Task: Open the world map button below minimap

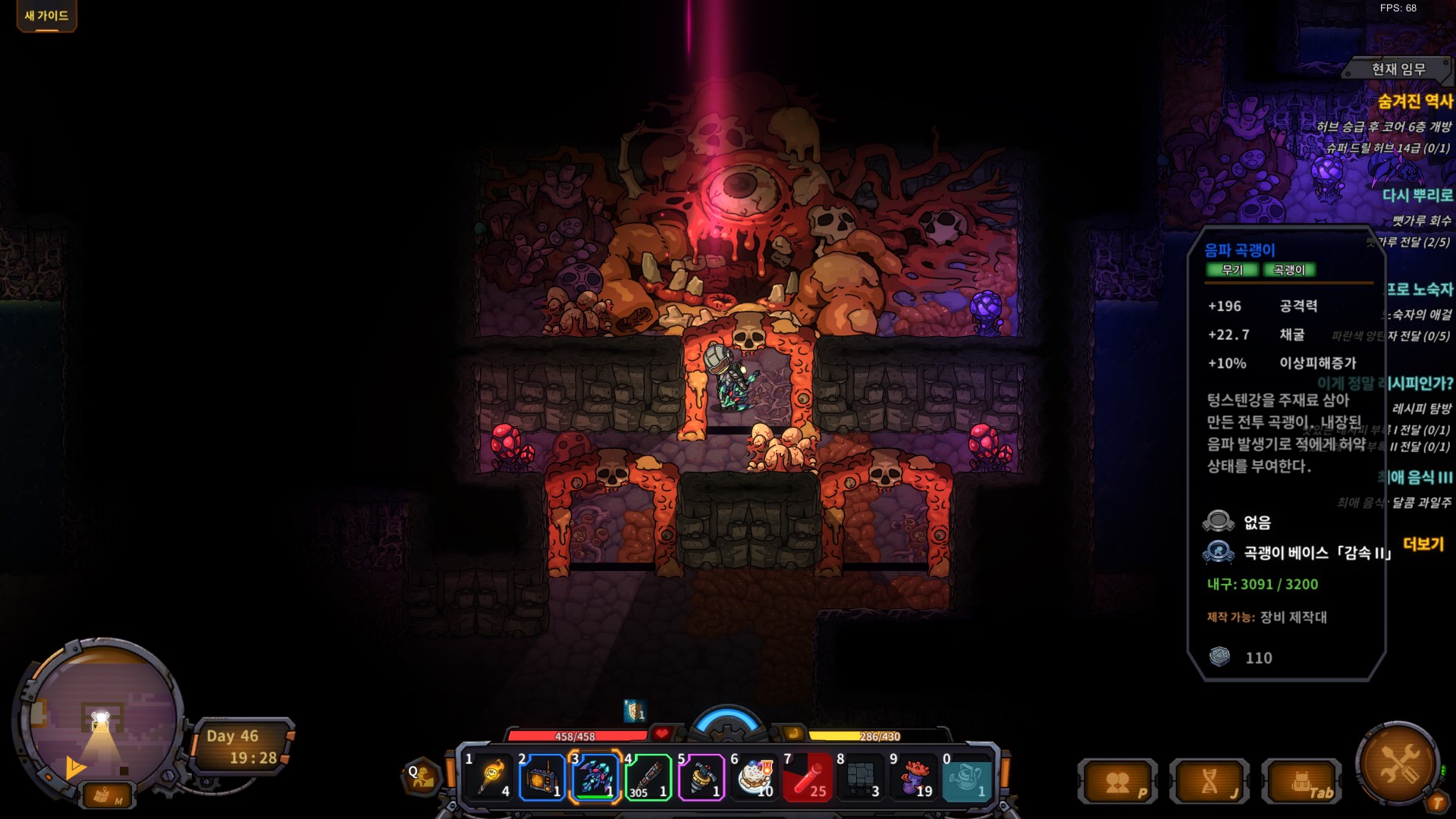Action: click(105, 795)
